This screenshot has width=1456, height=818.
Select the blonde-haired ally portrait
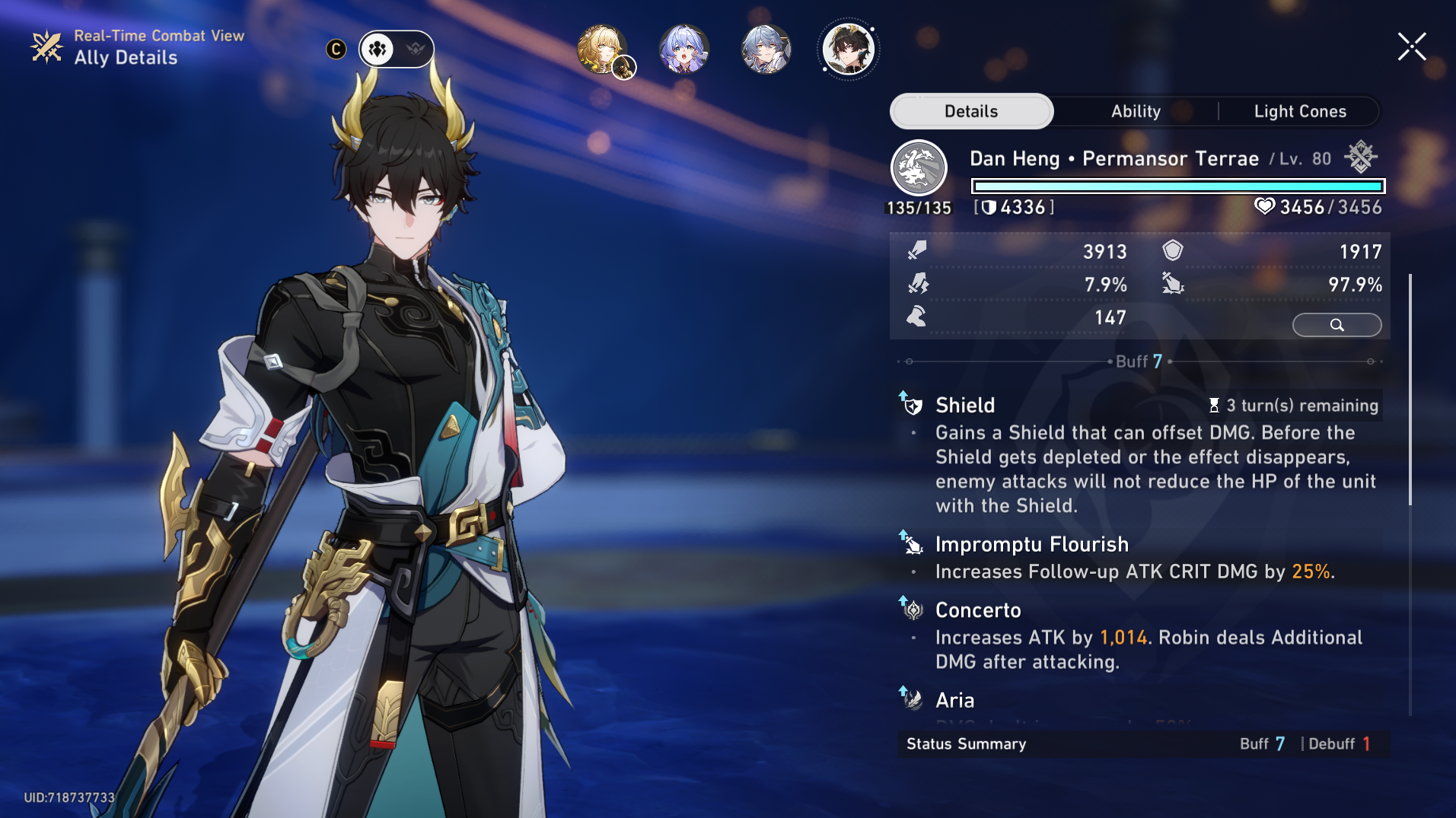[602, 49]
